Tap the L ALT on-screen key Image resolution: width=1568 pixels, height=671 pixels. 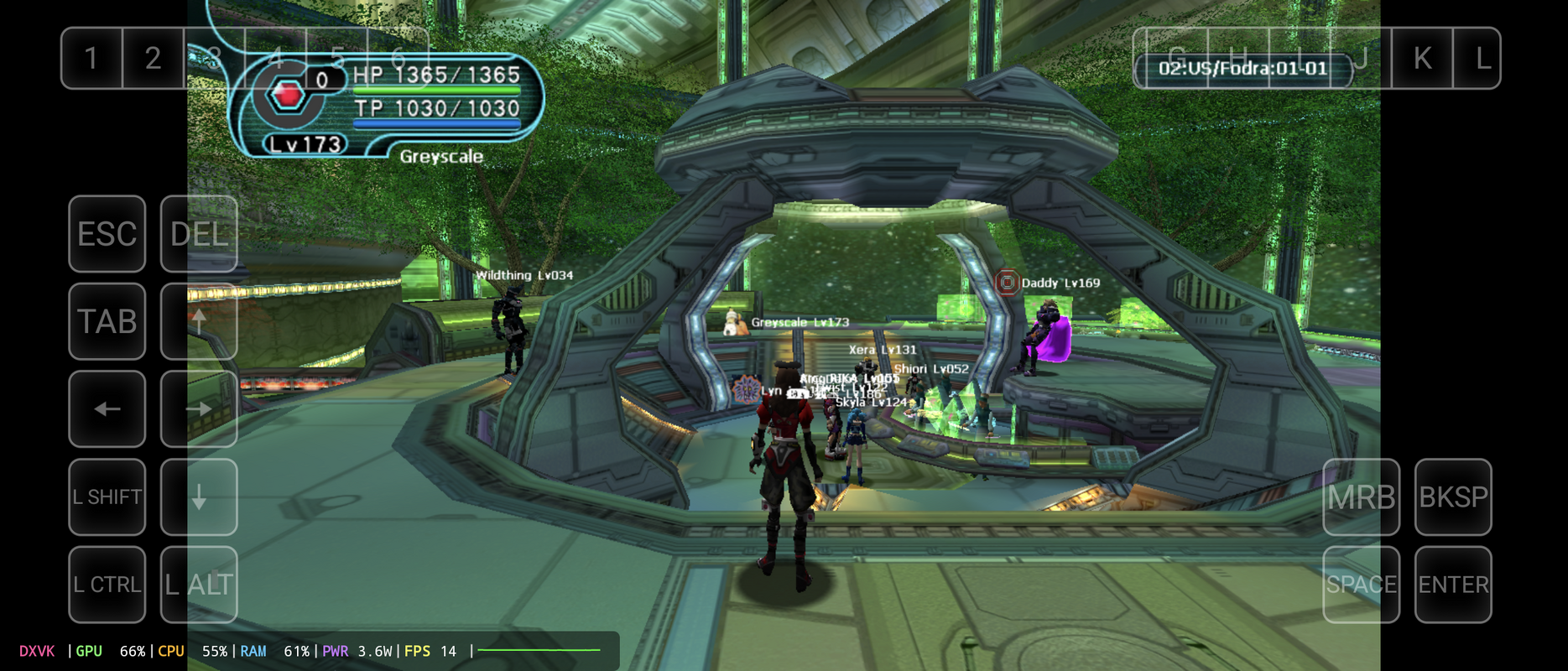(x=199, y=585)
